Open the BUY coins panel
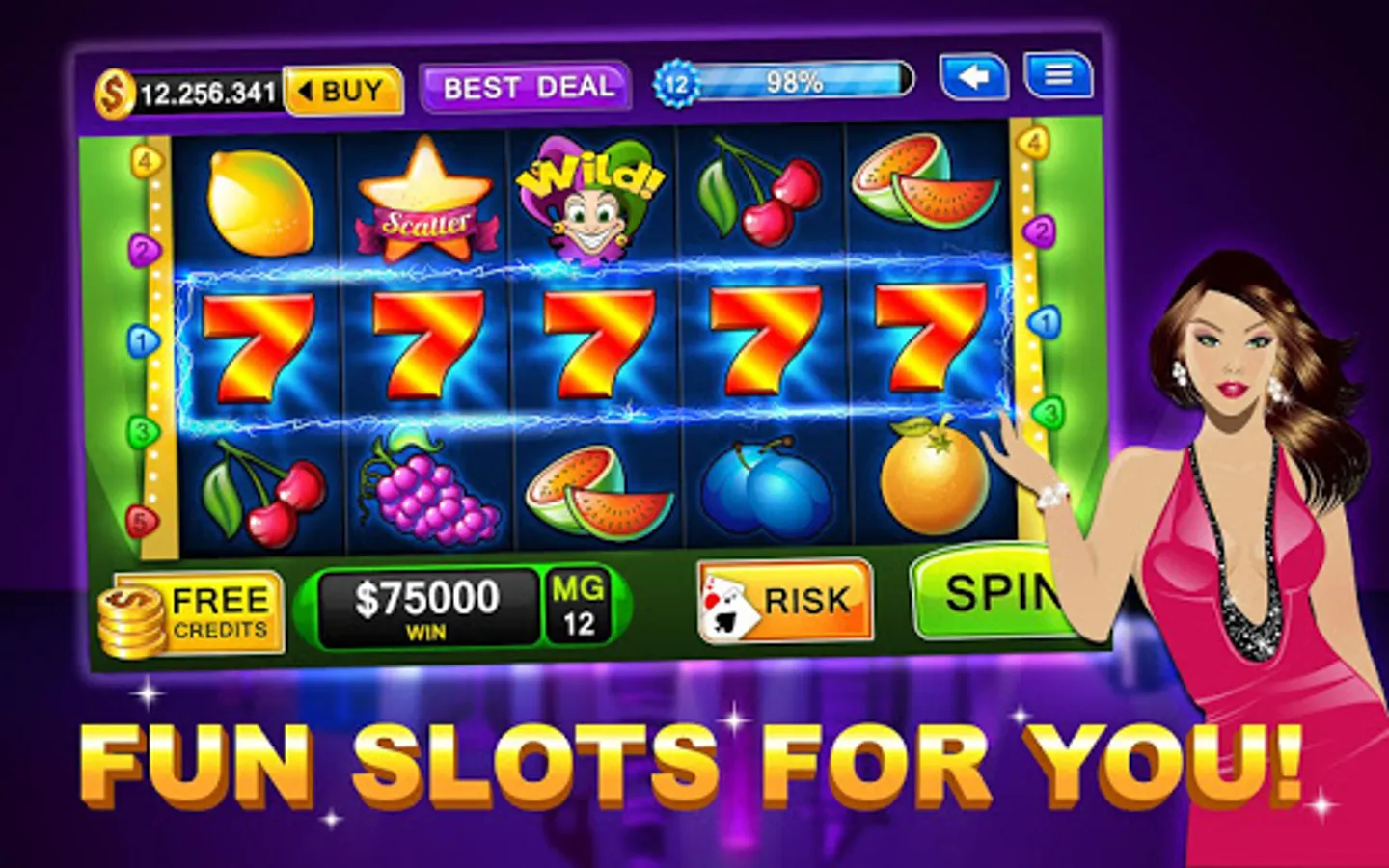 pyautogui.click(x=343, y=89)
